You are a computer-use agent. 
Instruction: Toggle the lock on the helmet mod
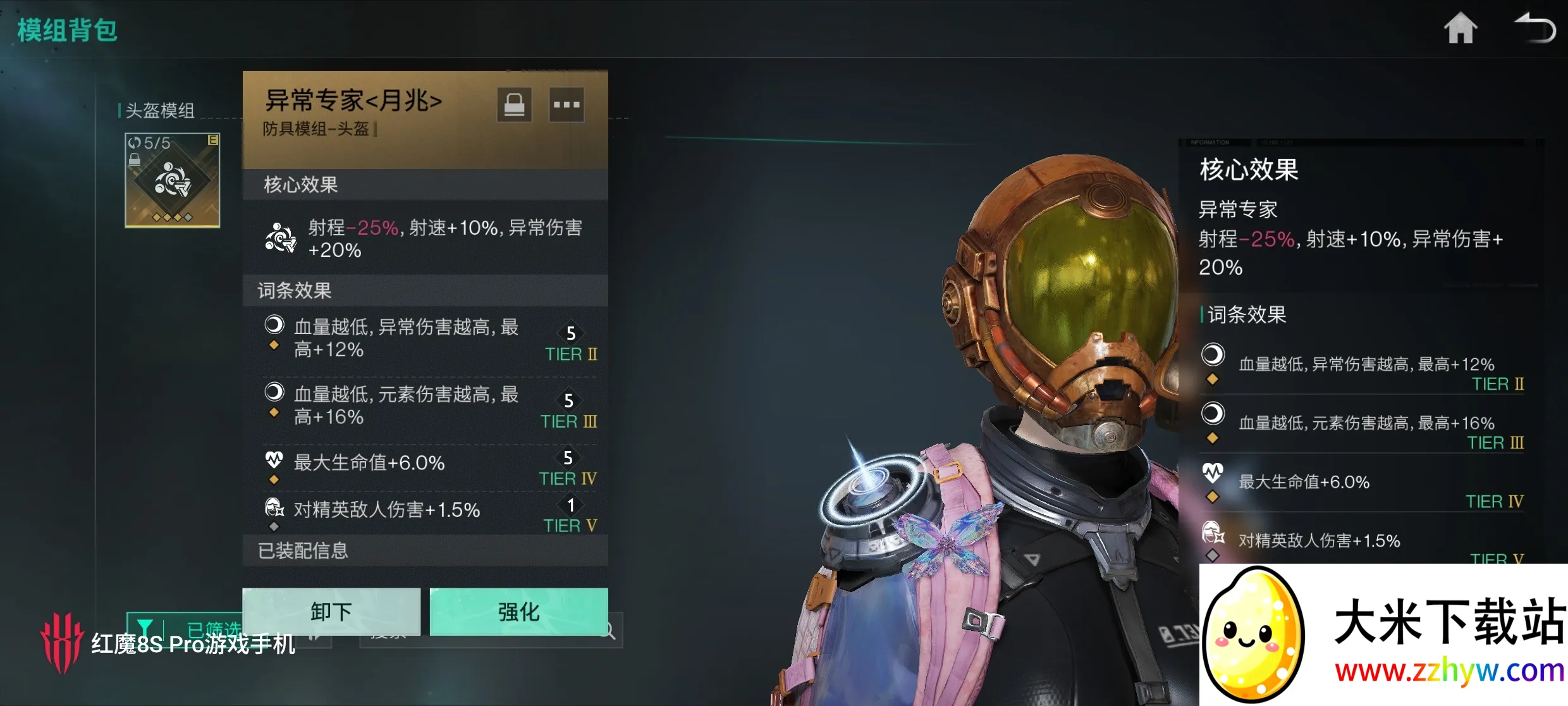point(514,105)
